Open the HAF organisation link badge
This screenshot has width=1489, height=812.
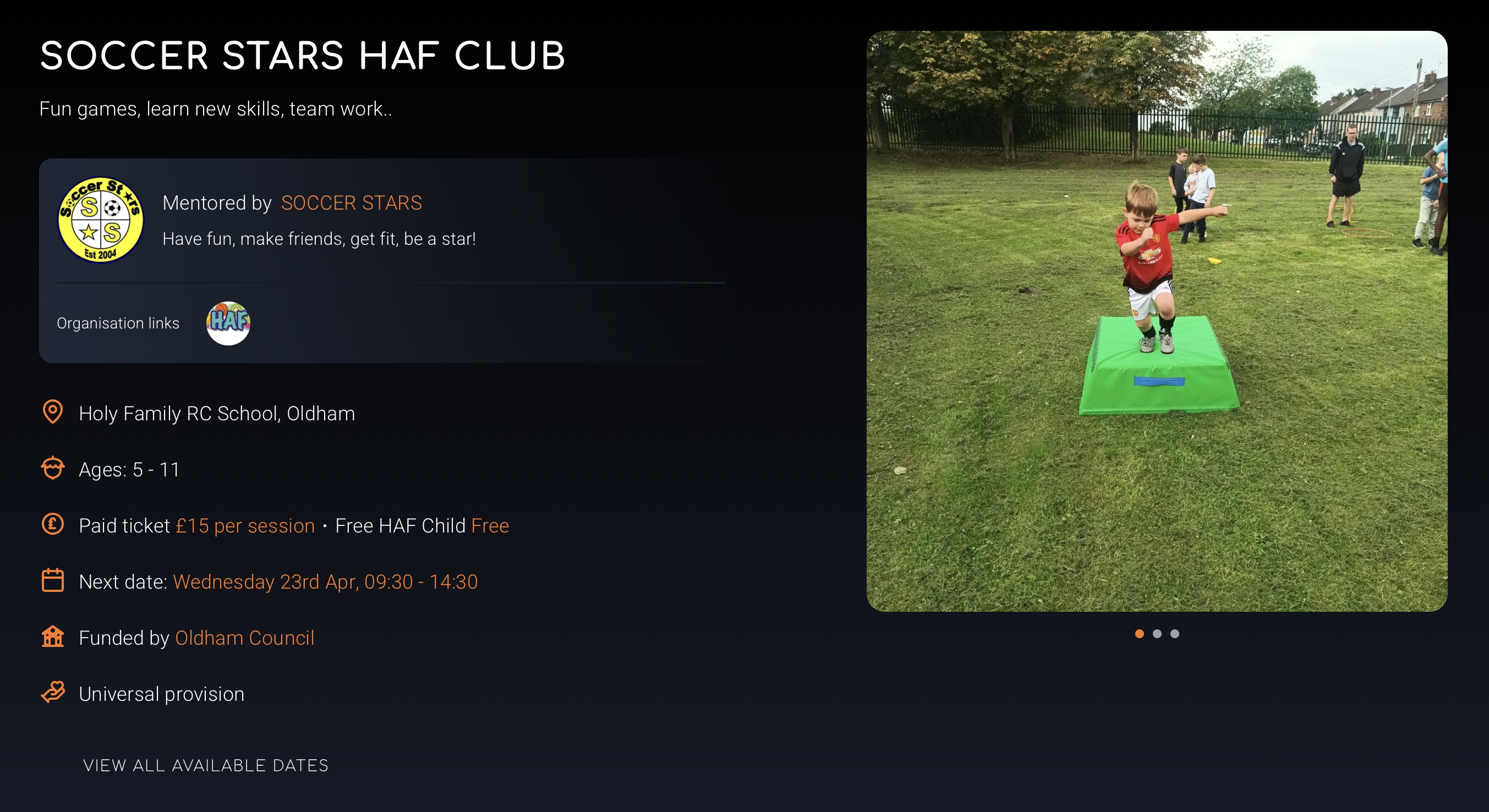click(x=228, y=323)
